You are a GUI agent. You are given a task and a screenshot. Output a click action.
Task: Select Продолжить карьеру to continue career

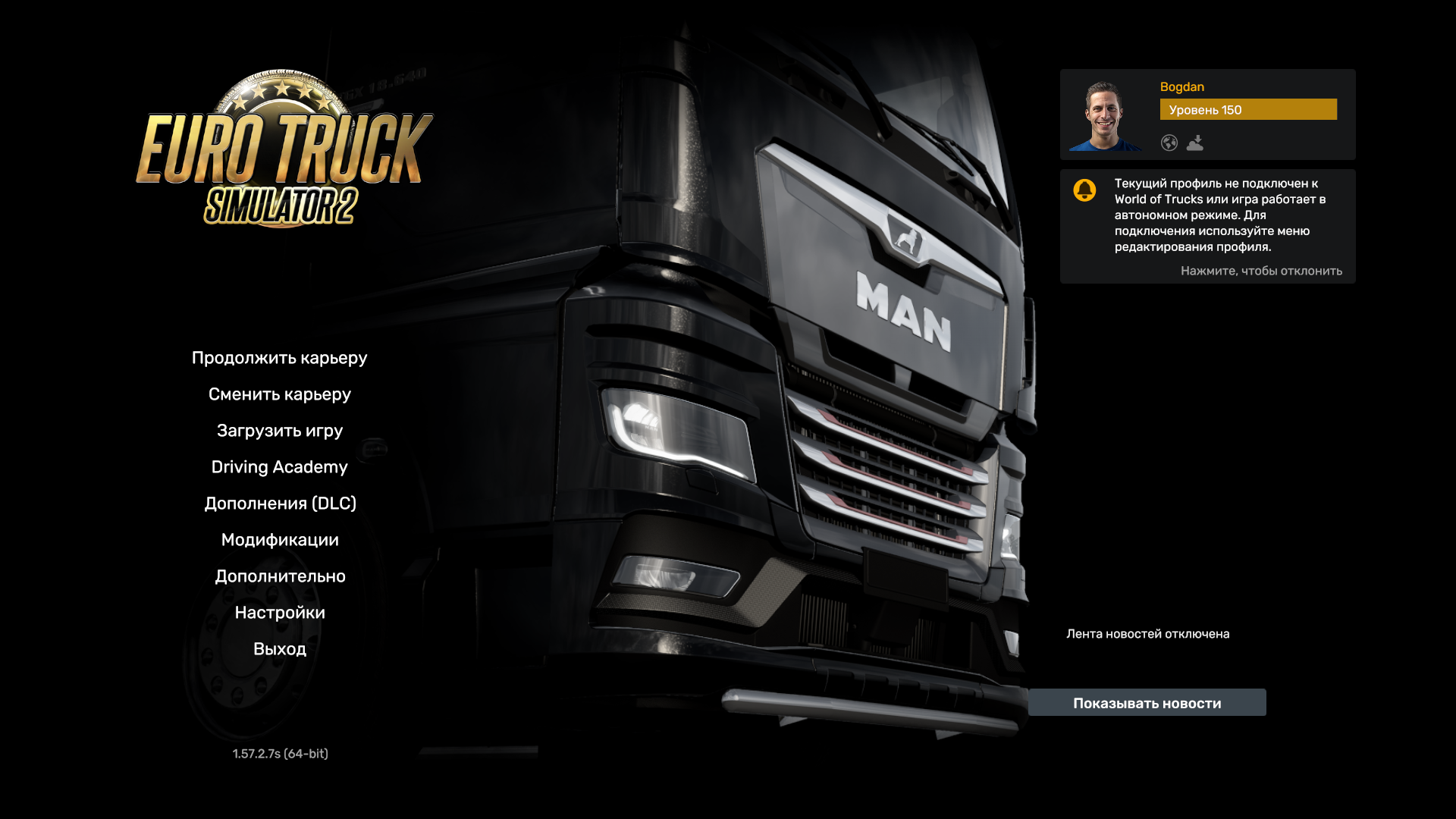click(x=280, y=357)
